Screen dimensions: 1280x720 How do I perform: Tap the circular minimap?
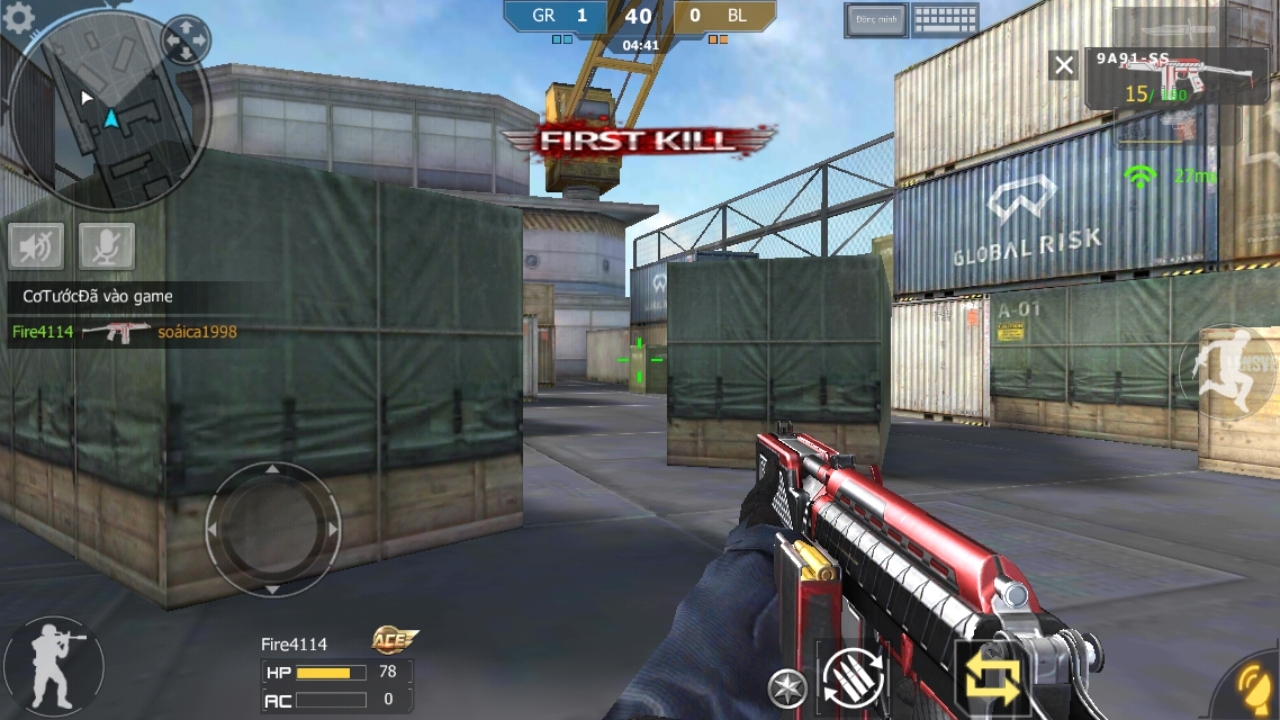108,110
